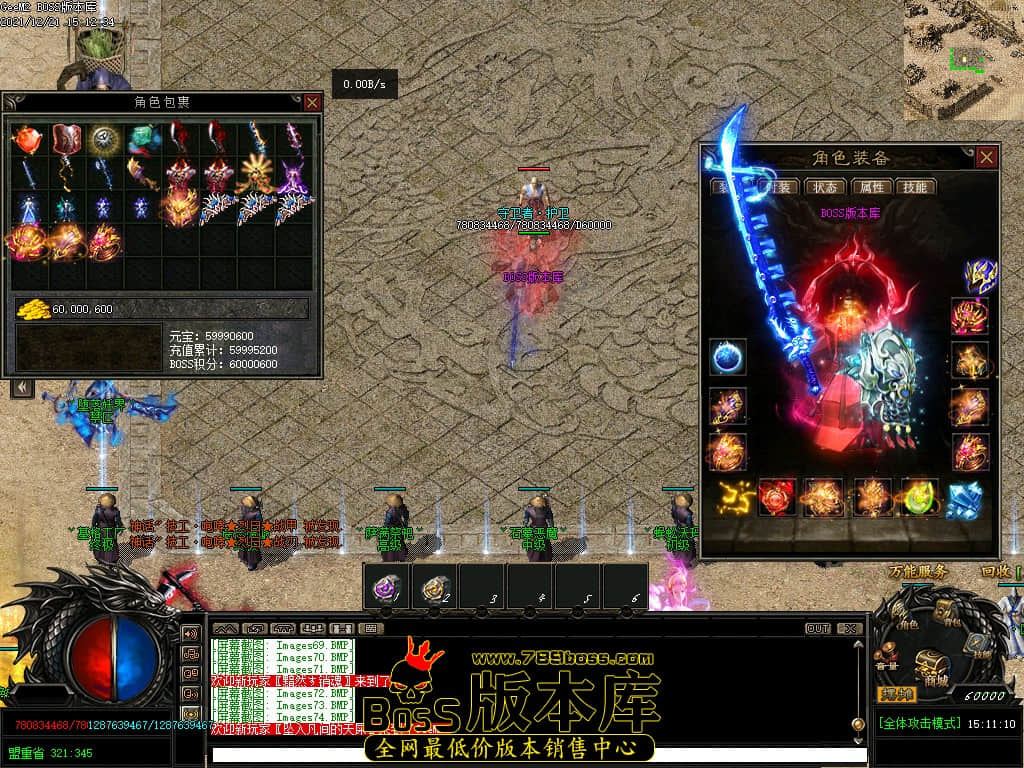Viewport: 1024px width, 768px height.
Task: Open the 属性 attributes tab
Action: (x=871, y=187)
